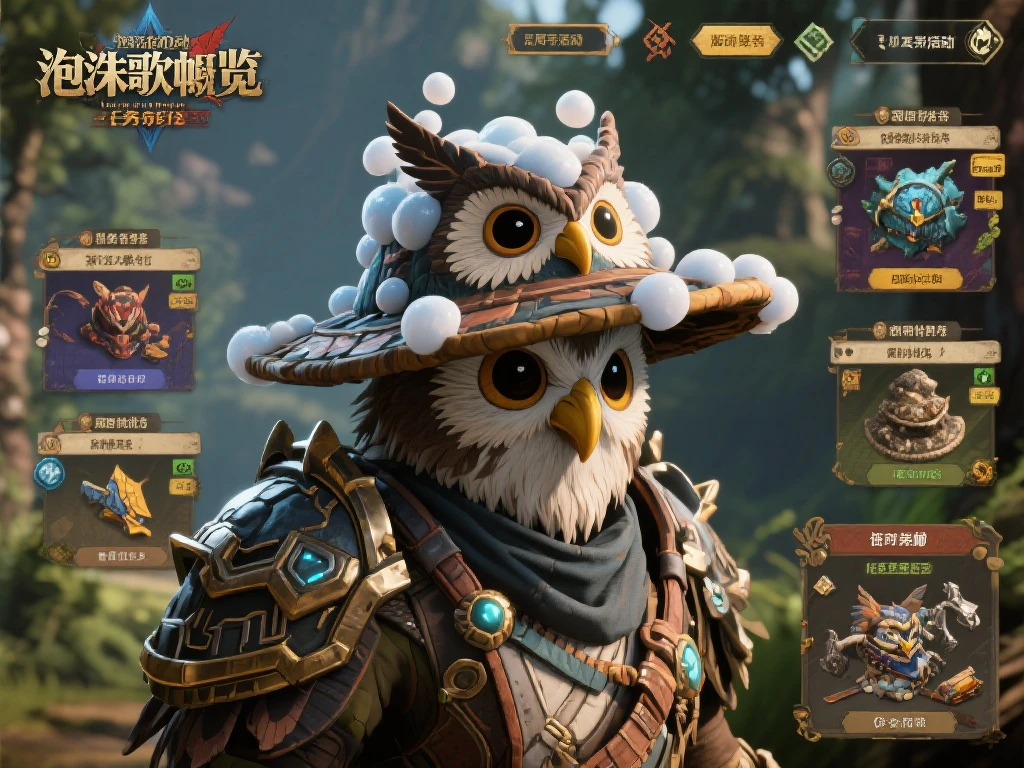Screen dimensions: 1024x768
Task: Open the dark top-right banner with round emblem
Action: coord(926,42)
